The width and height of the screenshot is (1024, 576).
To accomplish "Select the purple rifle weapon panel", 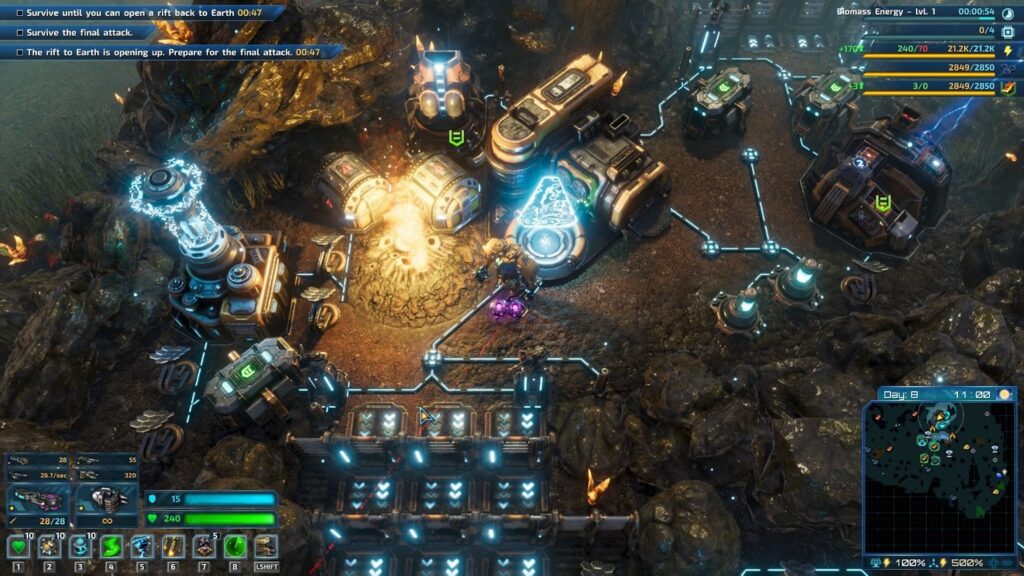I will [36, 497].
